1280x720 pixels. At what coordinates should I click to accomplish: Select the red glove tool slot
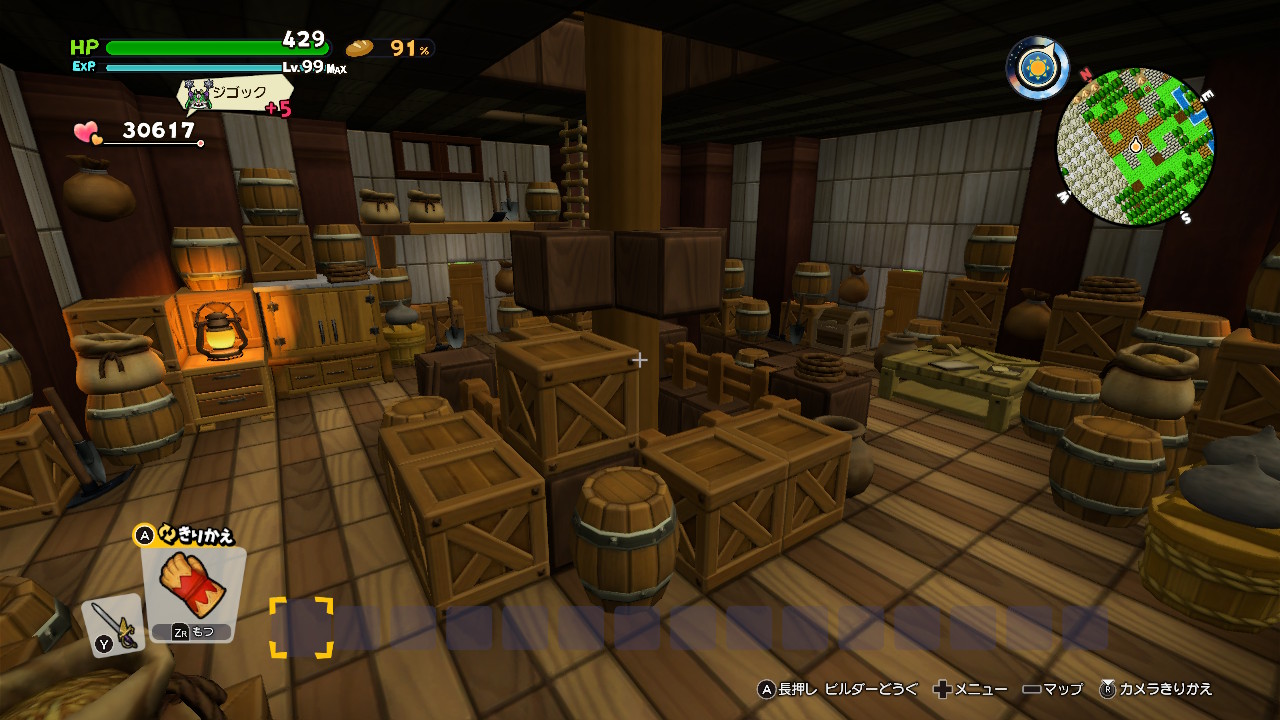[x=193, y=588]
